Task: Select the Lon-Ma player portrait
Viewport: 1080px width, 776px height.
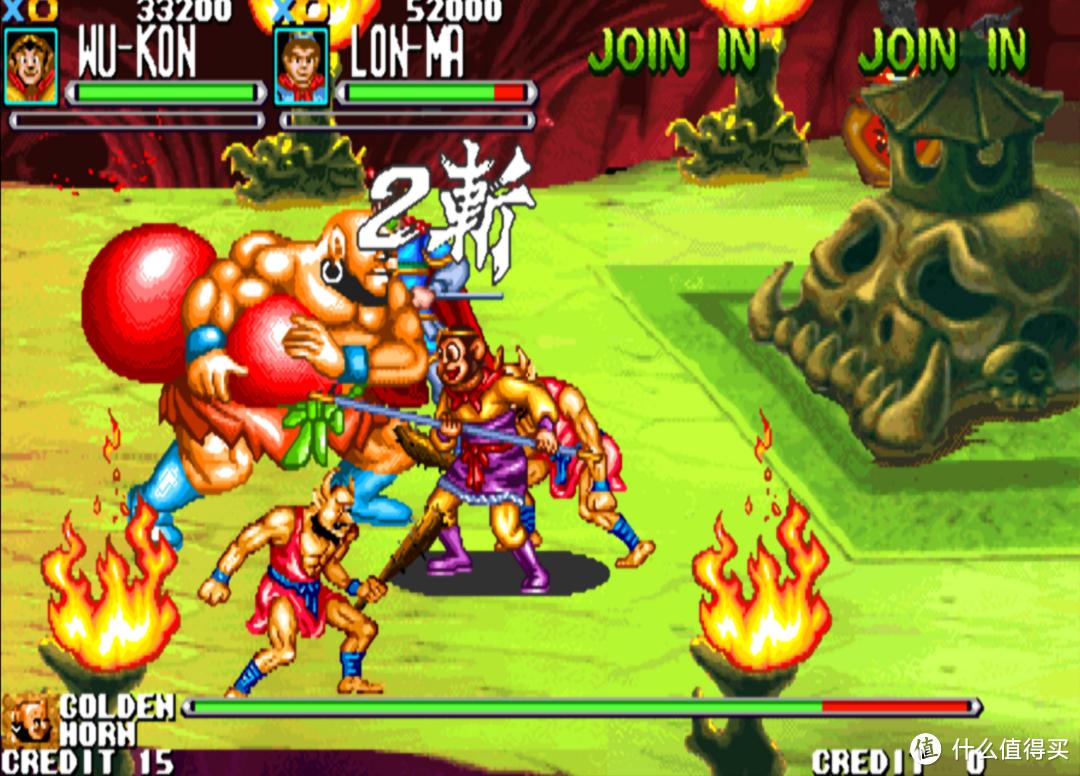Action: (x=301, y=66)
